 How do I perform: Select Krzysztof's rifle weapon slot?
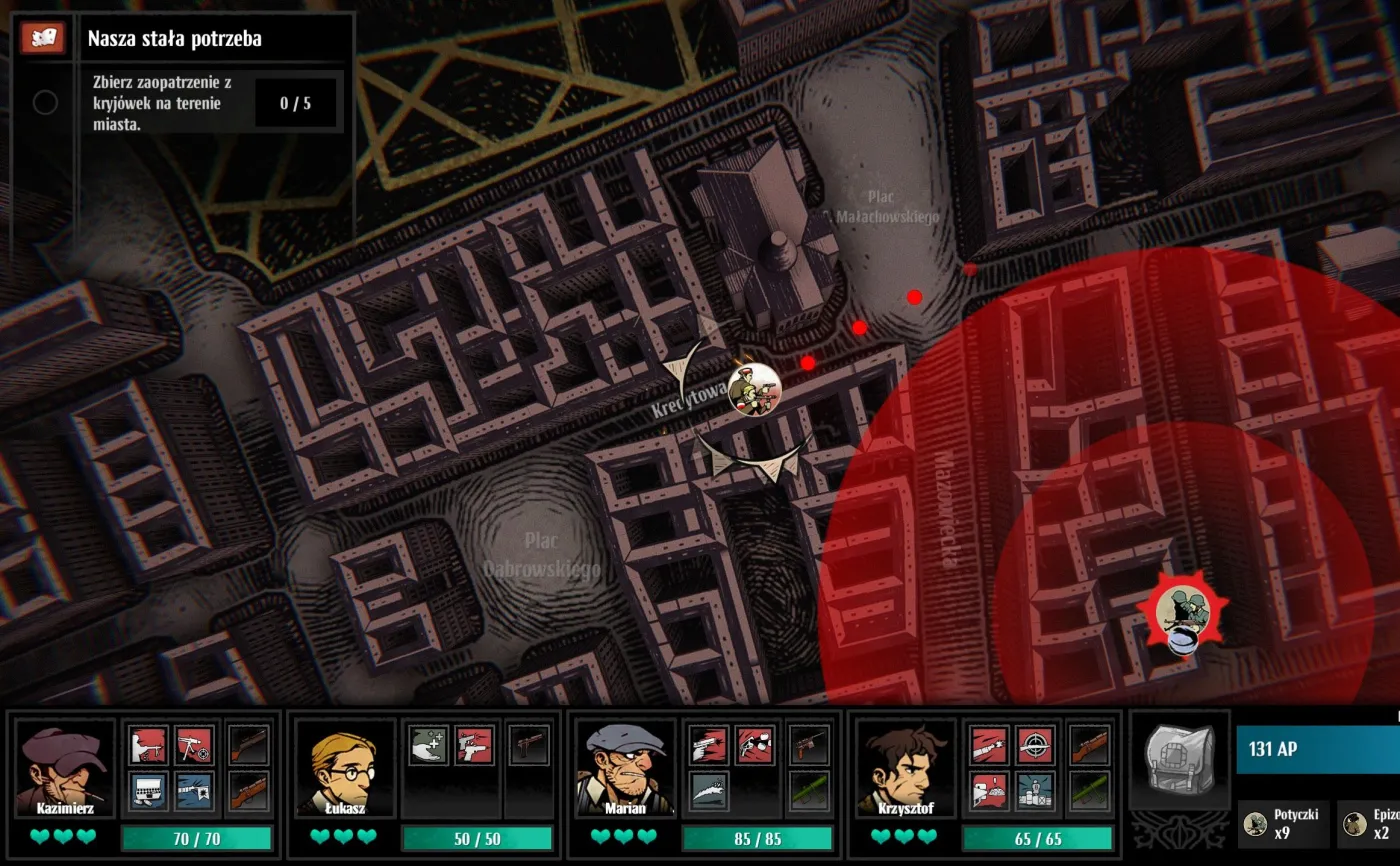(x=1089, y=745)
